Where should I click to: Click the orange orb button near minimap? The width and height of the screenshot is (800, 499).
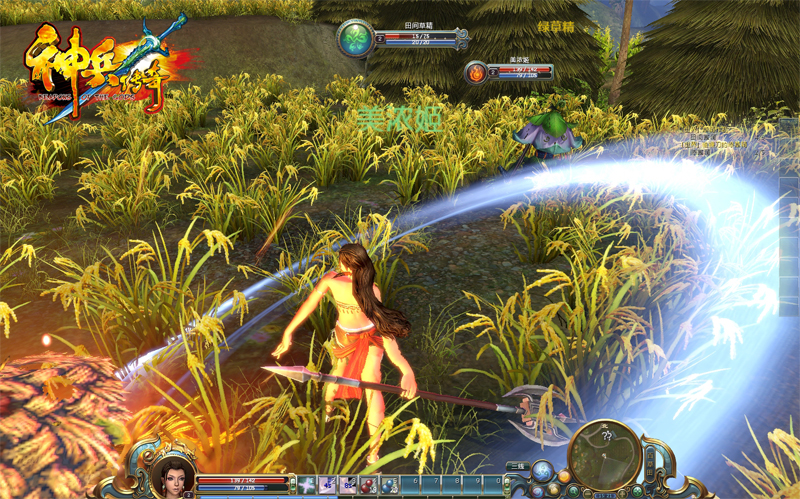point(564,477)
